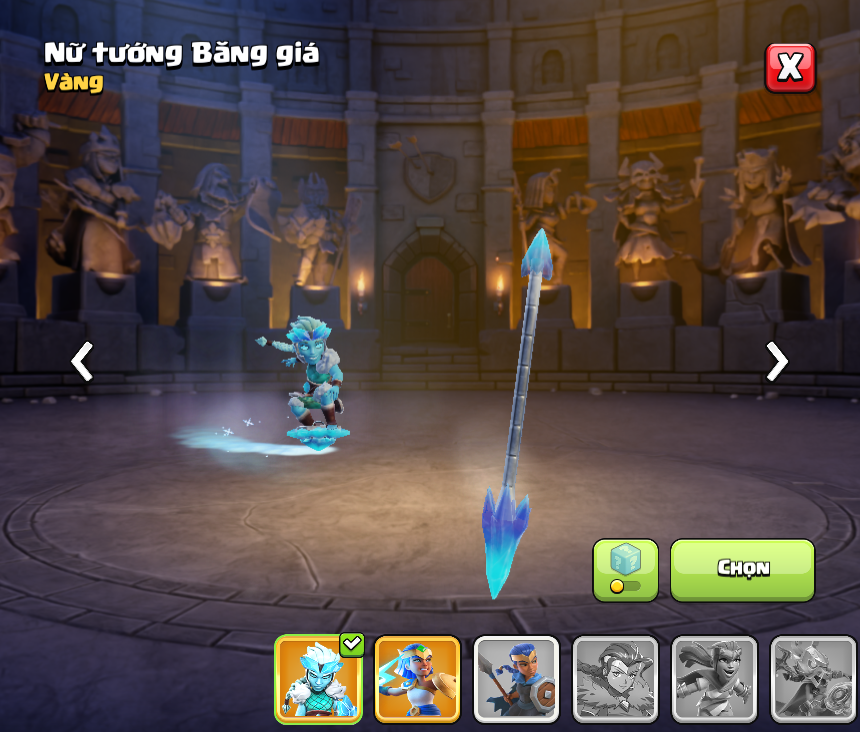Image resolution: width=860 pixels, height=732 pixels.
Task: Select the ice champion skin thumbnail
Action: 318,679
